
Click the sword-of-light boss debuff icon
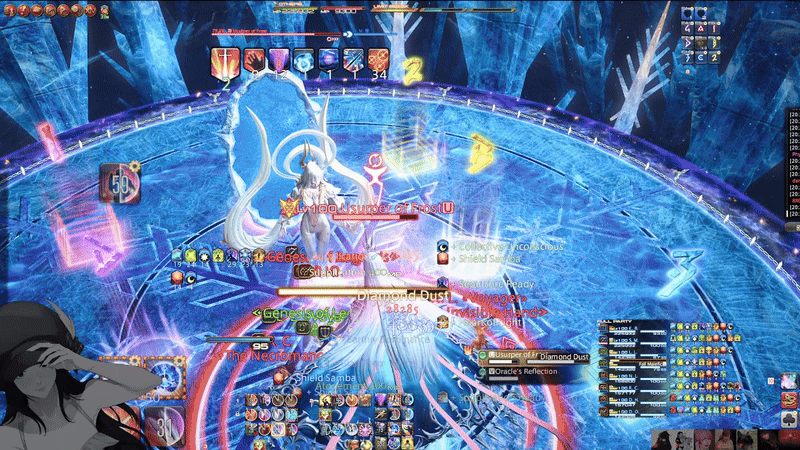click(226, 60)
